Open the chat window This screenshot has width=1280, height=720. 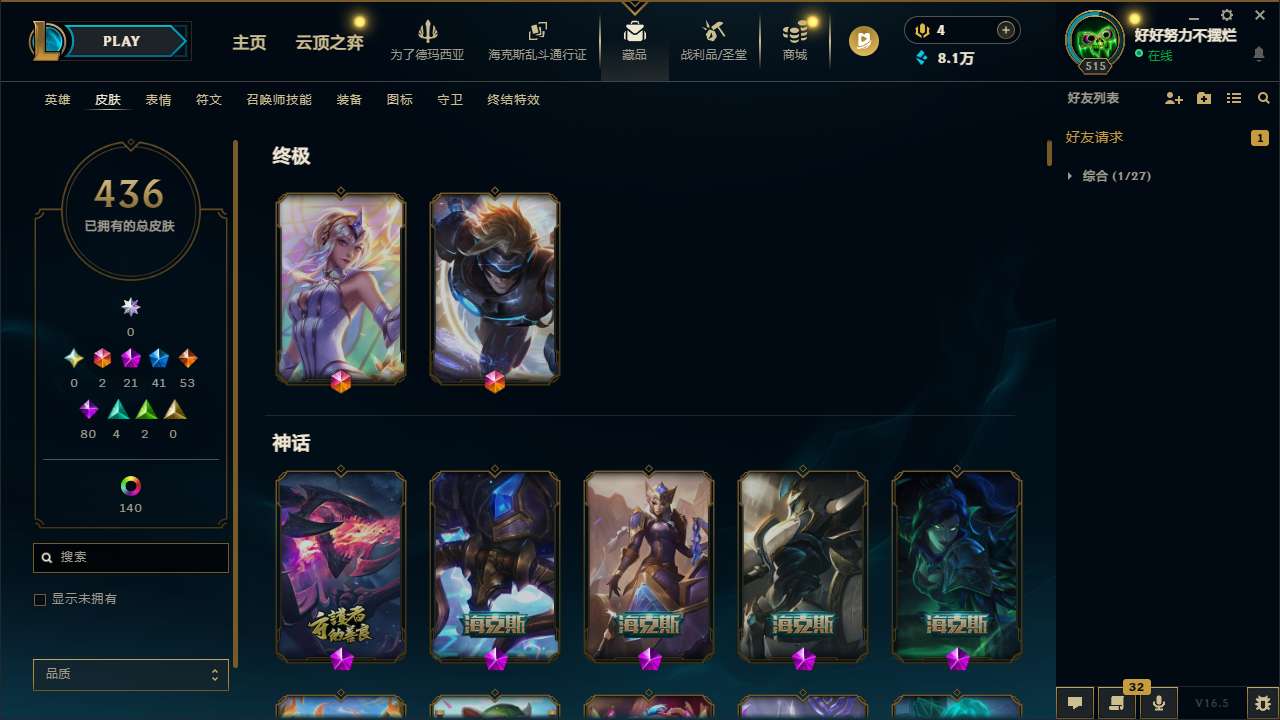1075,703
